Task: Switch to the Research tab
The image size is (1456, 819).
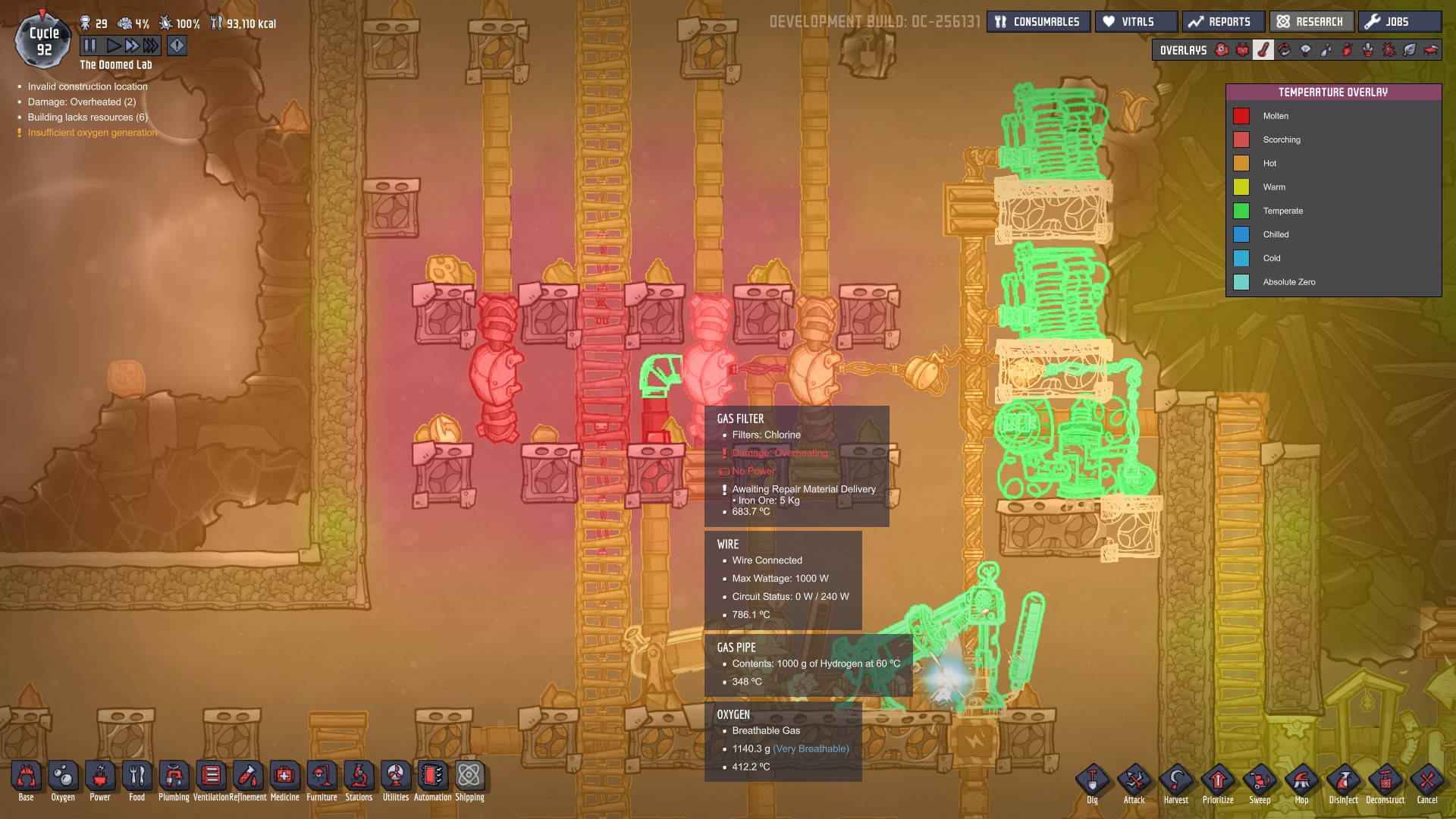Action: 1311,21
